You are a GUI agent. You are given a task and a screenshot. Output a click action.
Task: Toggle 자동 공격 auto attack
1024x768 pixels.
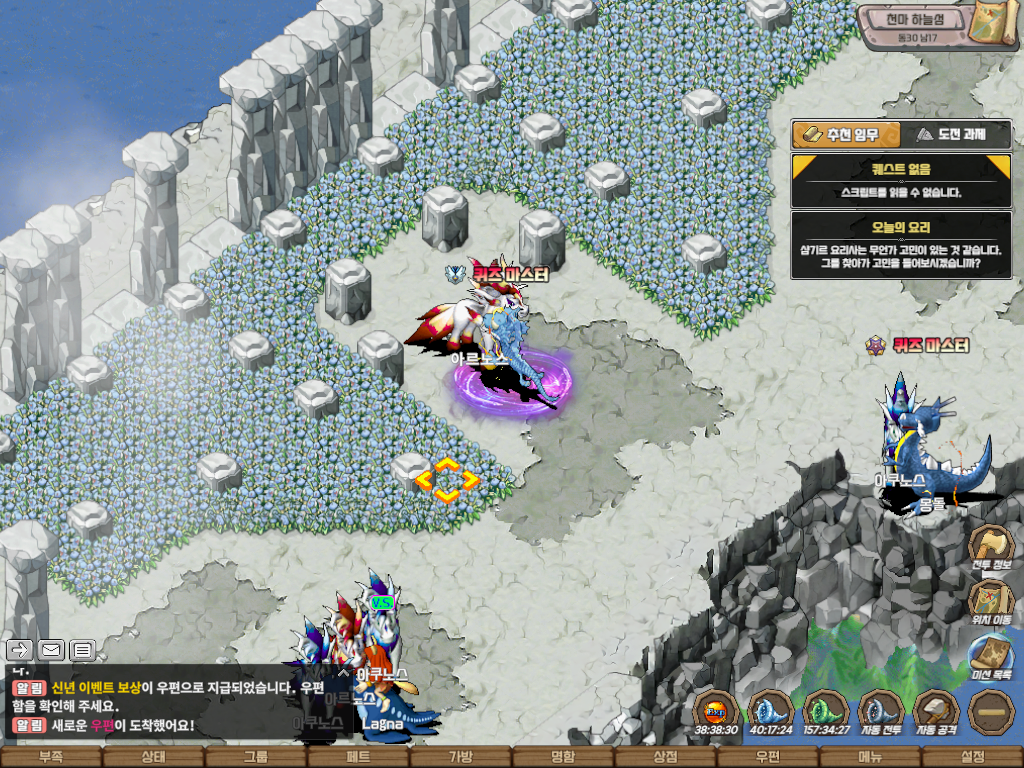click(936, 714)
